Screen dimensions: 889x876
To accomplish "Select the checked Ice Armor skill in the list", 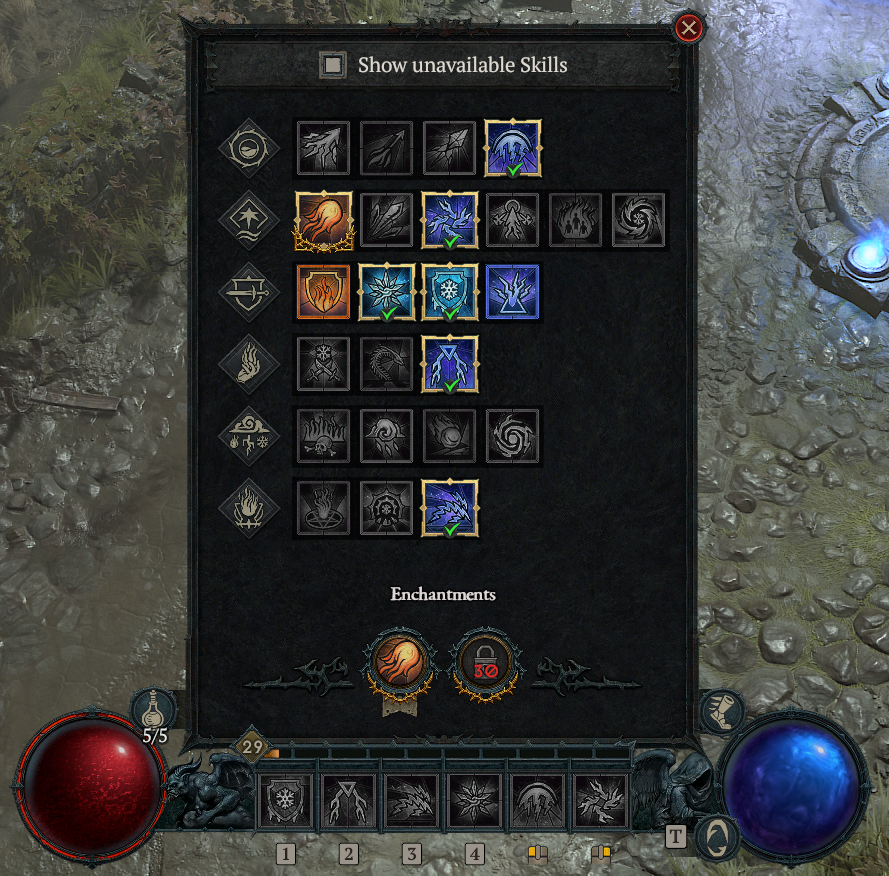I will 450,292.
